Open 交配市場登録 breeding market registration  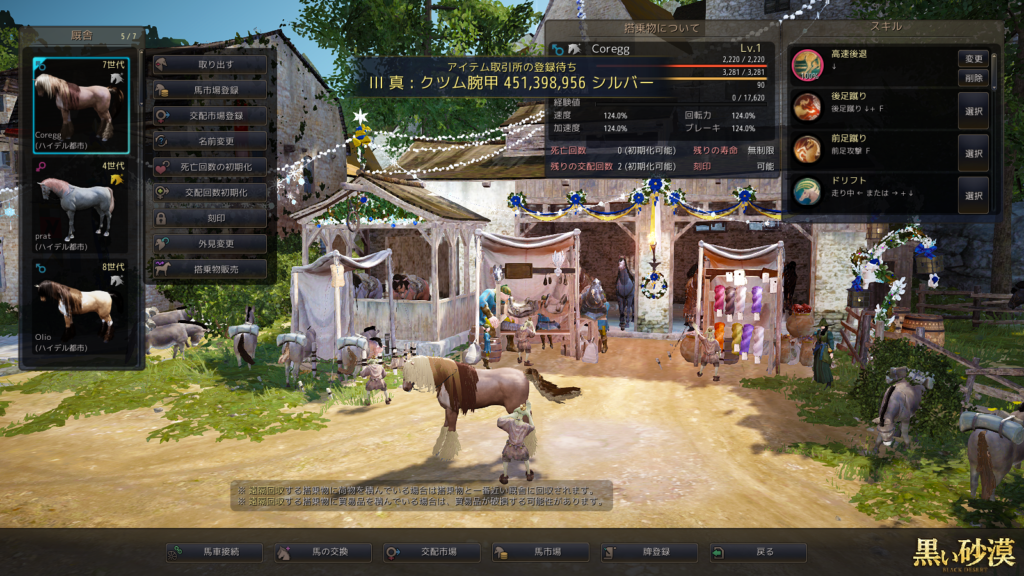tap(210, 116)
